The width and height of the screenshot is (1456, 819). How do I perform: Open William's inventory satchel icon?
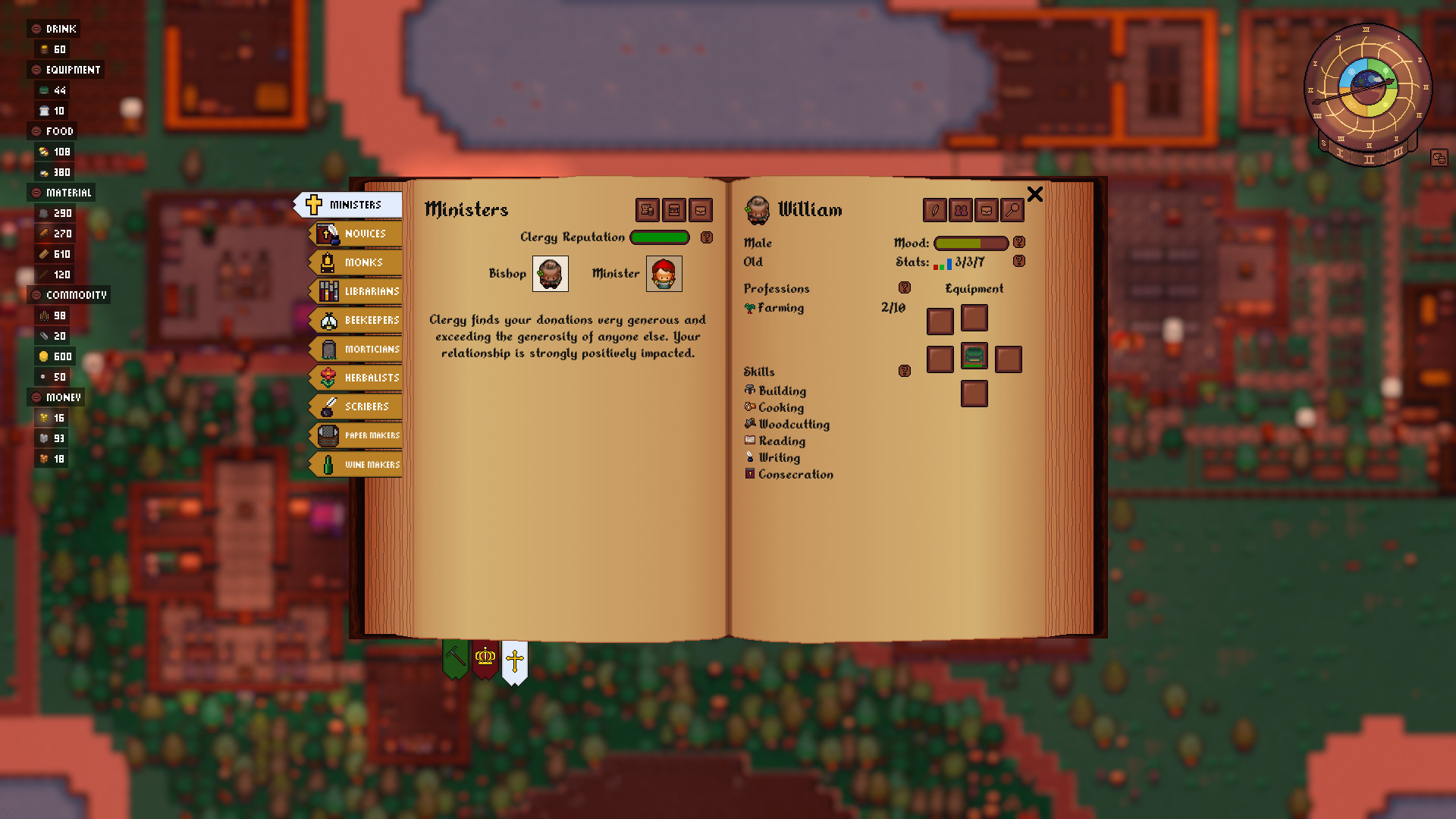[987, 210]
